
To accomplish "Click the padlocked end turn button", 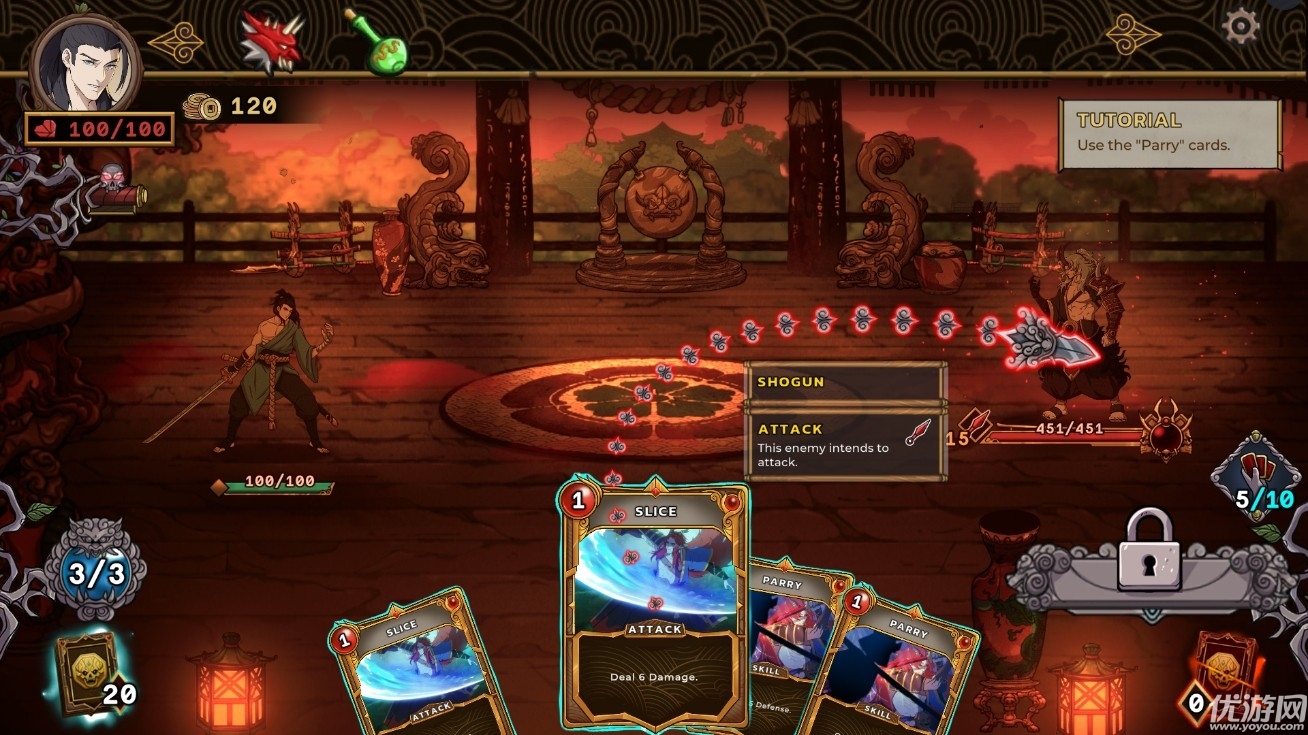I will [1148, 567].
